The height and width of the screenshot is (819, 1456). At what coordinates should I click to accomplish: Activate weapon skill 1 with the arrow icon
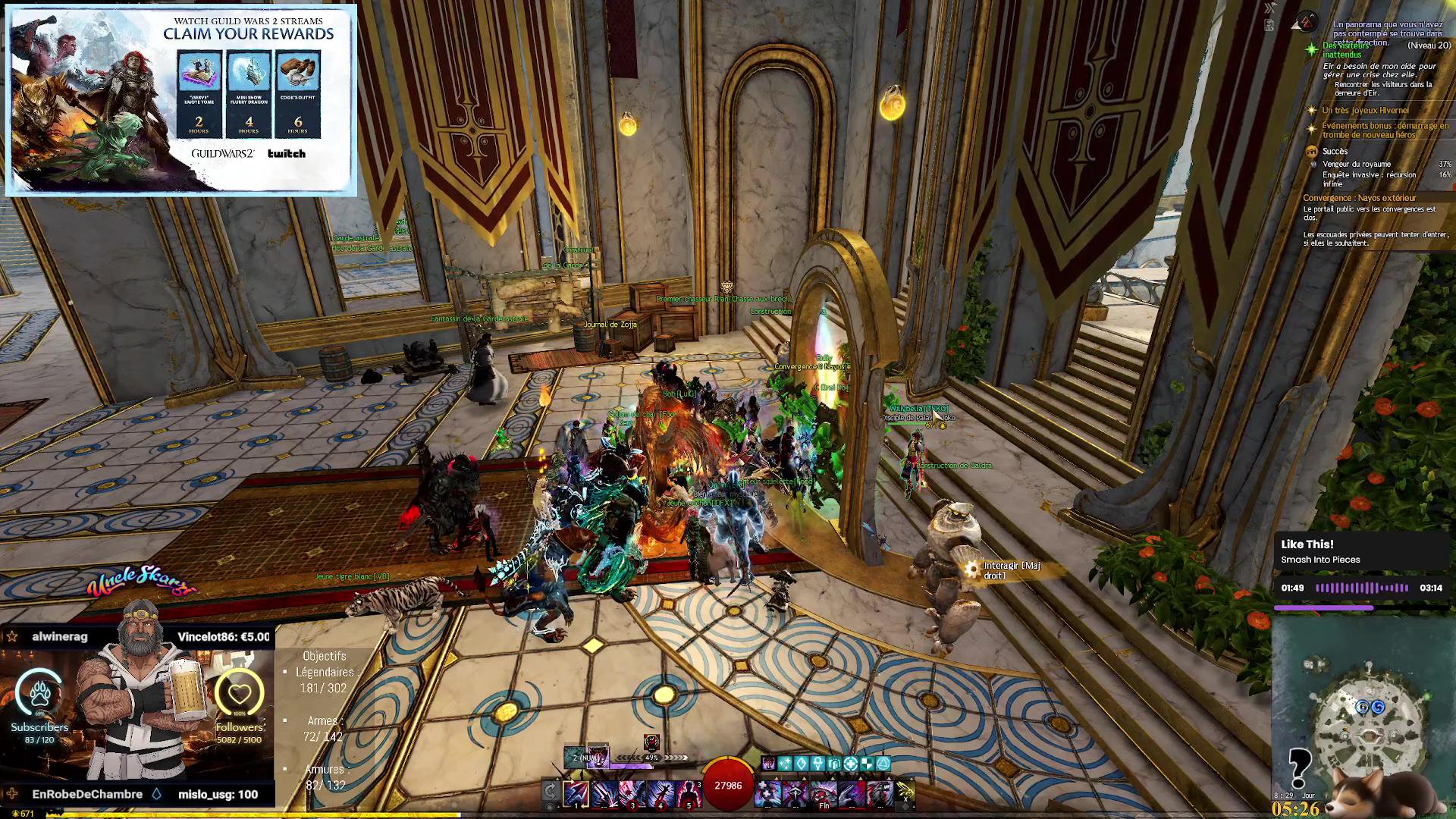coord(576,793)
